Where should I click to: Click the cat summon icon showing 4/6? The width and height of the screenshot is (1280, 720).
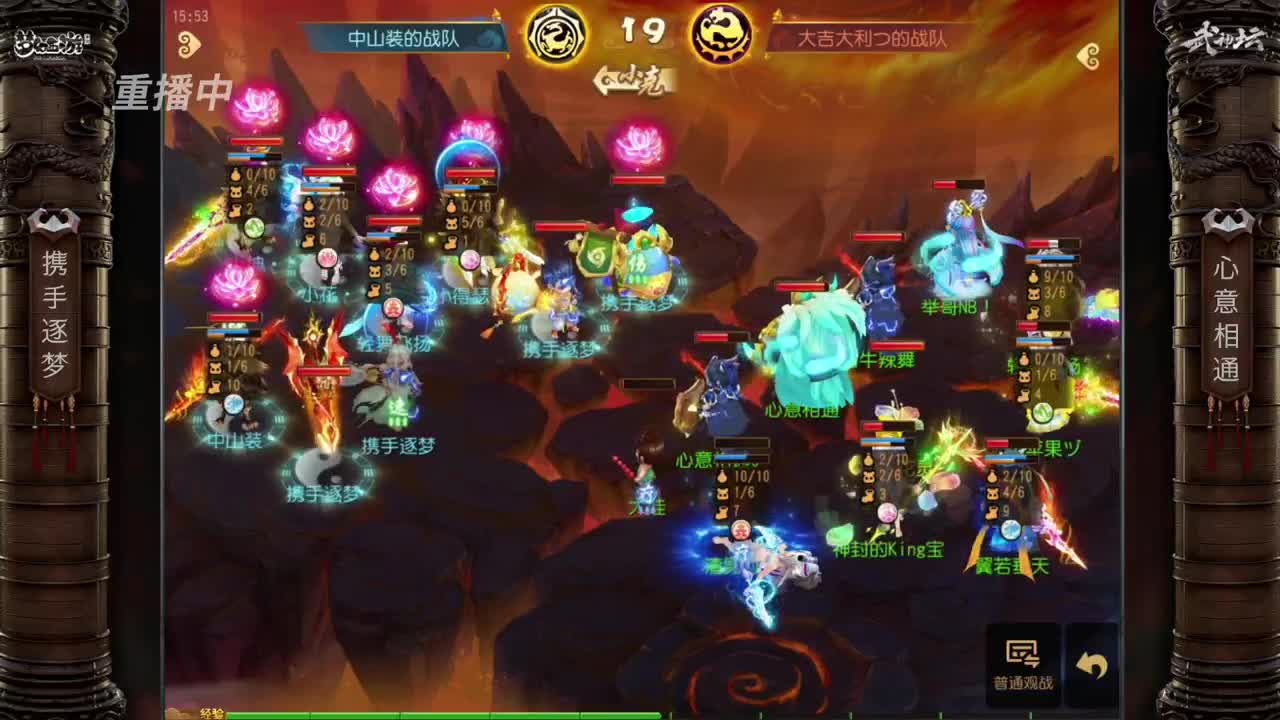pos(236,190)
